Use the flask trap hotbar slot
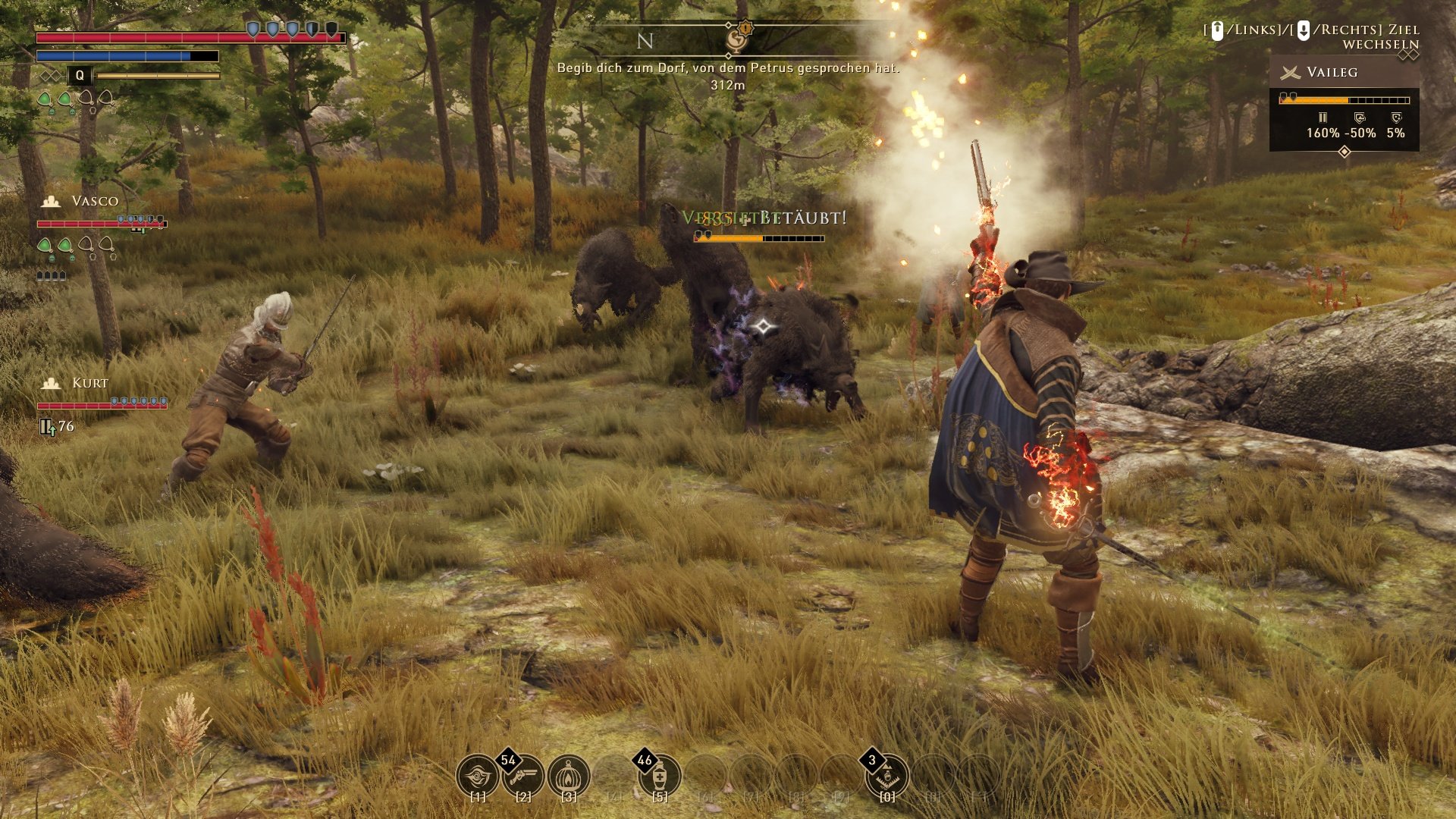Image resolution: width=1456 pixels, height=819 pixels. [887, 776]
